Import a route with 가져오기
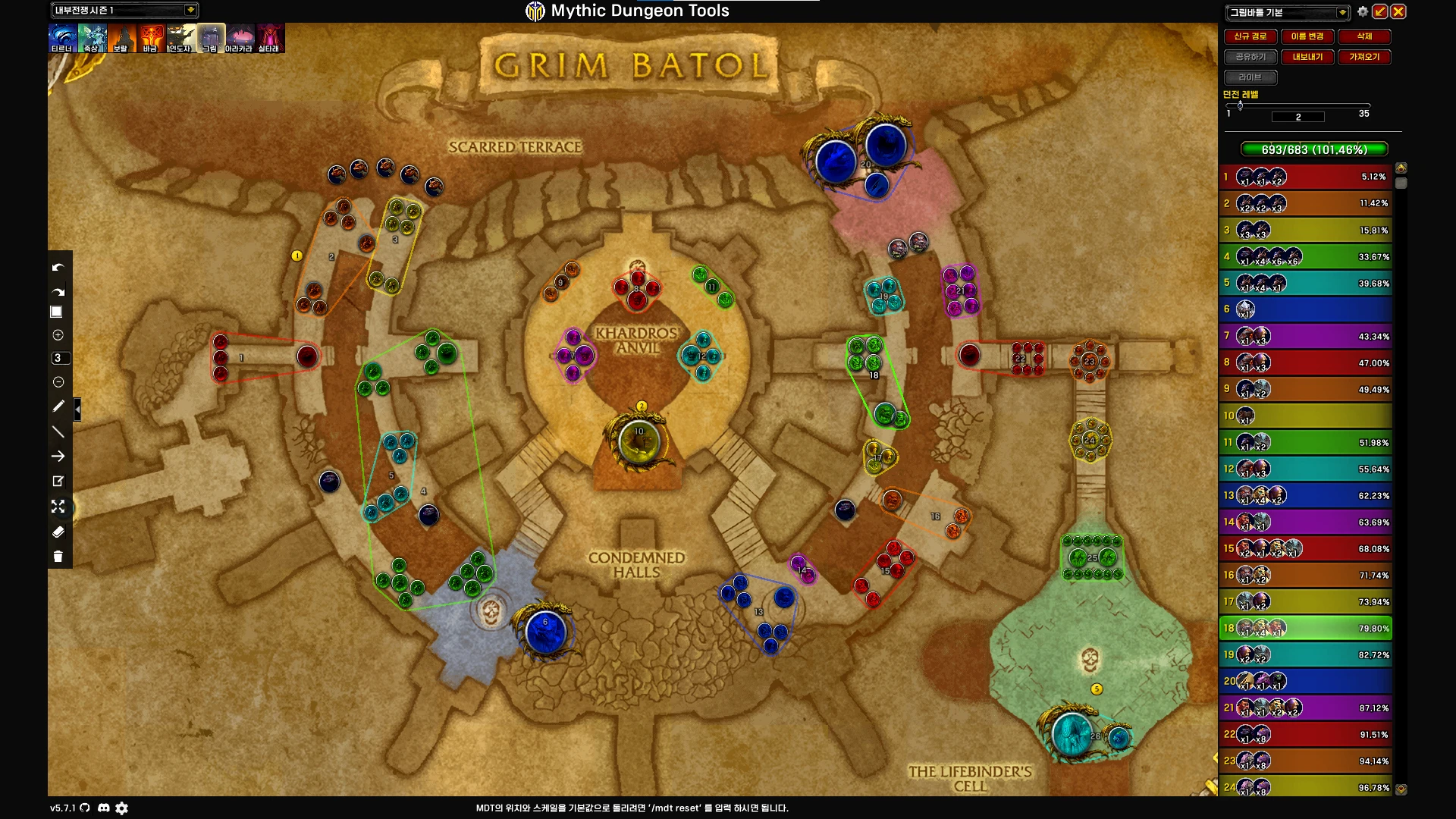Image resolution: width=1456 pixels, height=819 pixels. click(1364, 57)
